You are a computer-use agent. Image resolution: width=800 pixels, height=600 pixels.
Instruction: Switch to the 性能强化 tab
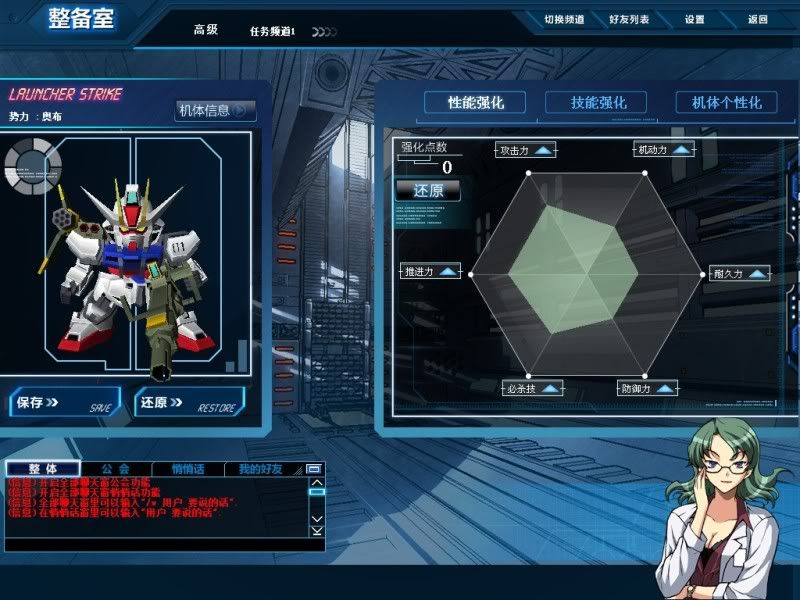pyautogui.click(x=476, y=102)
